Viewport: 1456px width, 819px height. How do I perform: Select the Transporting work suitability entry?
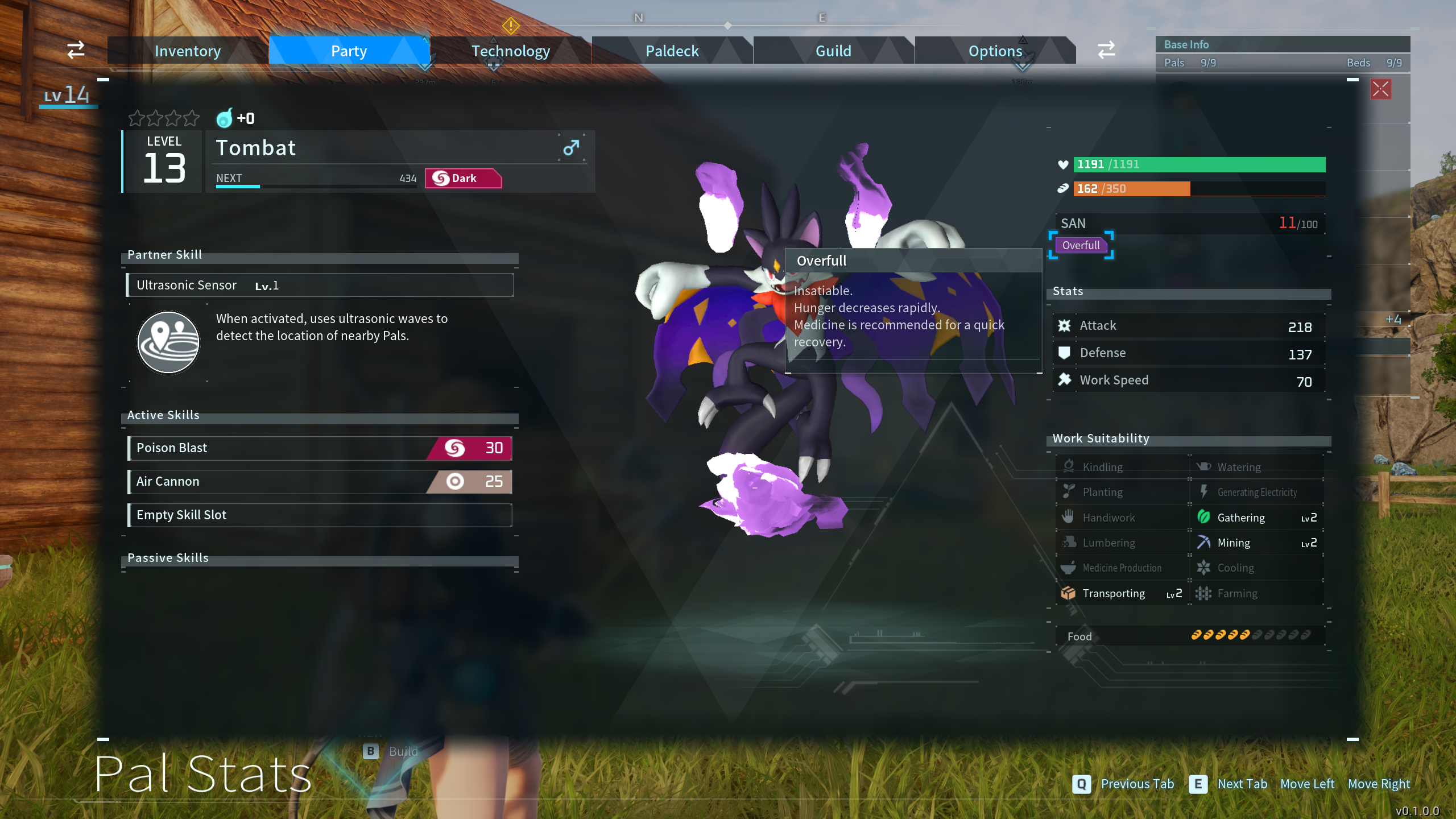coord(1122,593)
